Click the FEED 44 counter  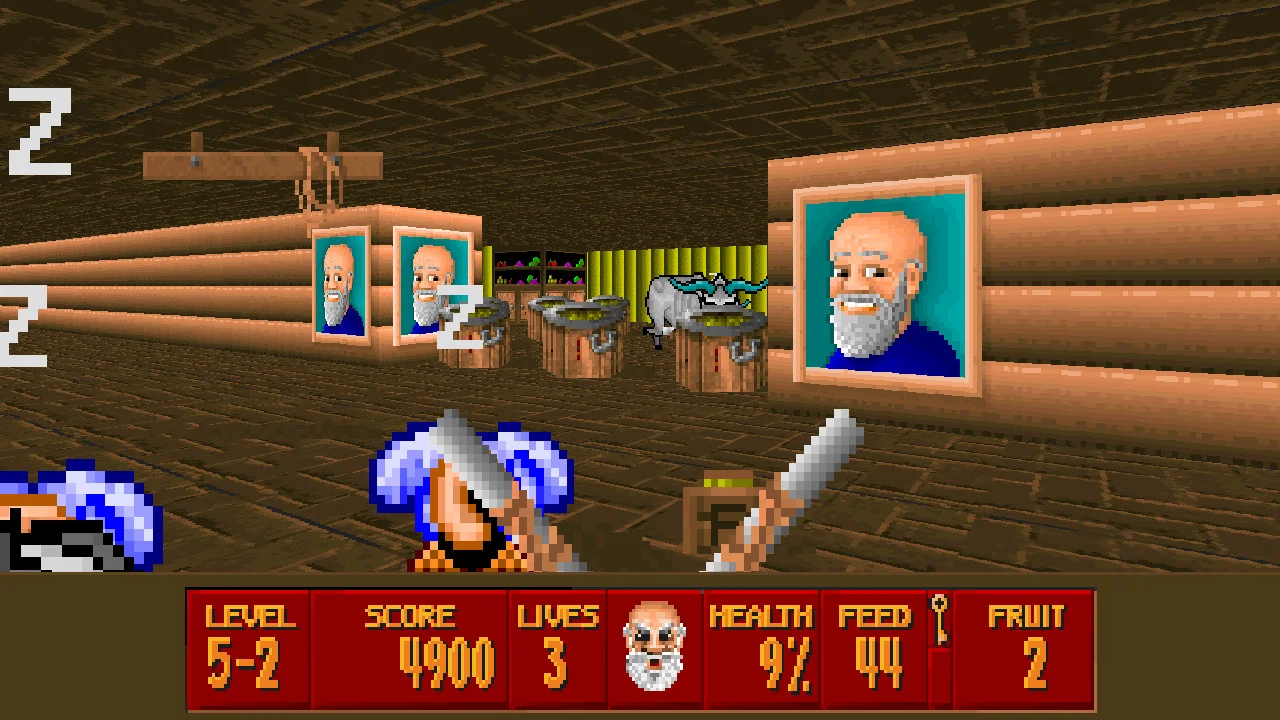(877, 650)
